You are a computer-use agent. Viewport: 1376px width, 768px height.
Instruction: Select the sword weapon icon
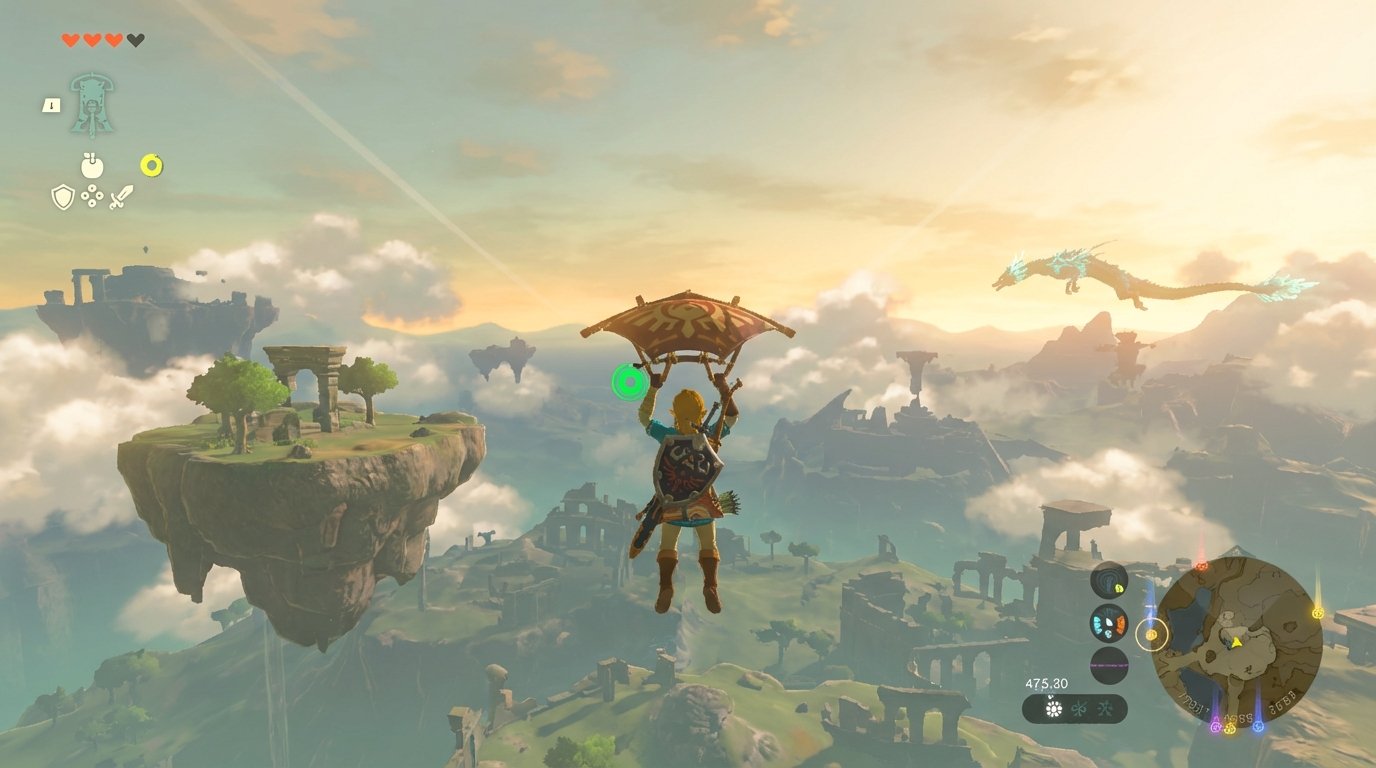click(122, 195)
